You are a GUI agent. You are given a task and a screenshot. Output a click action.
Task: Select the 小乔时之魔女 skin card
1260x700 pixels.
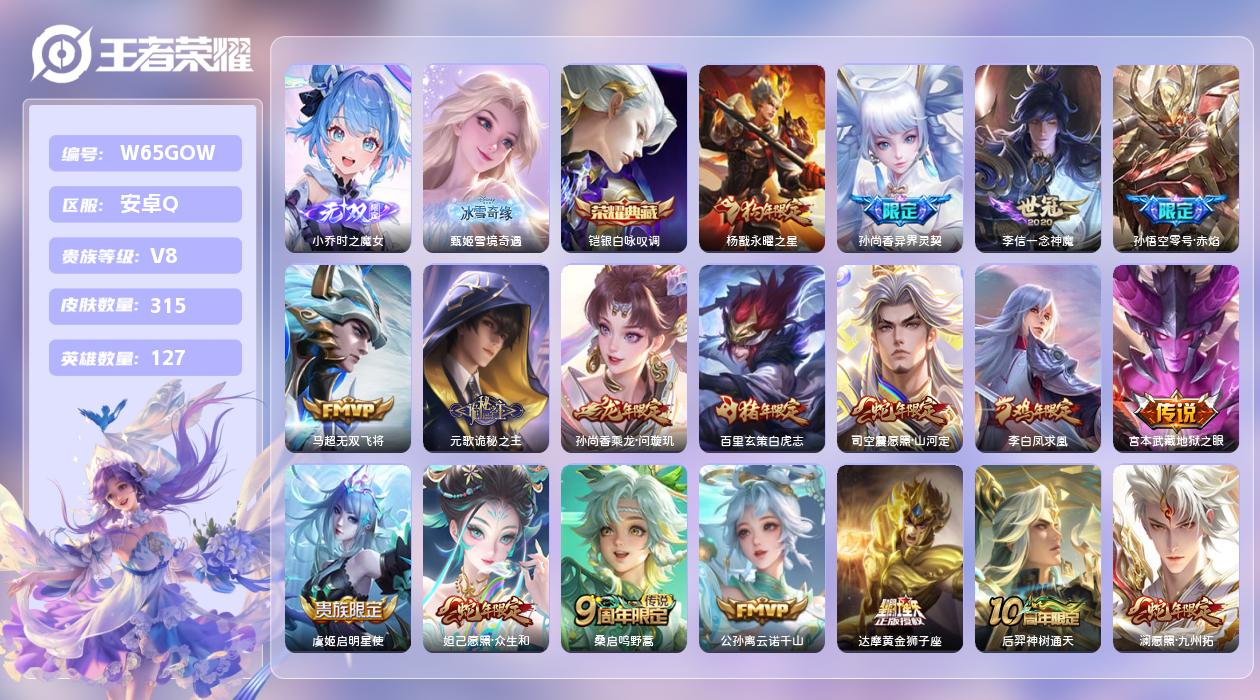tap(348, 158)
